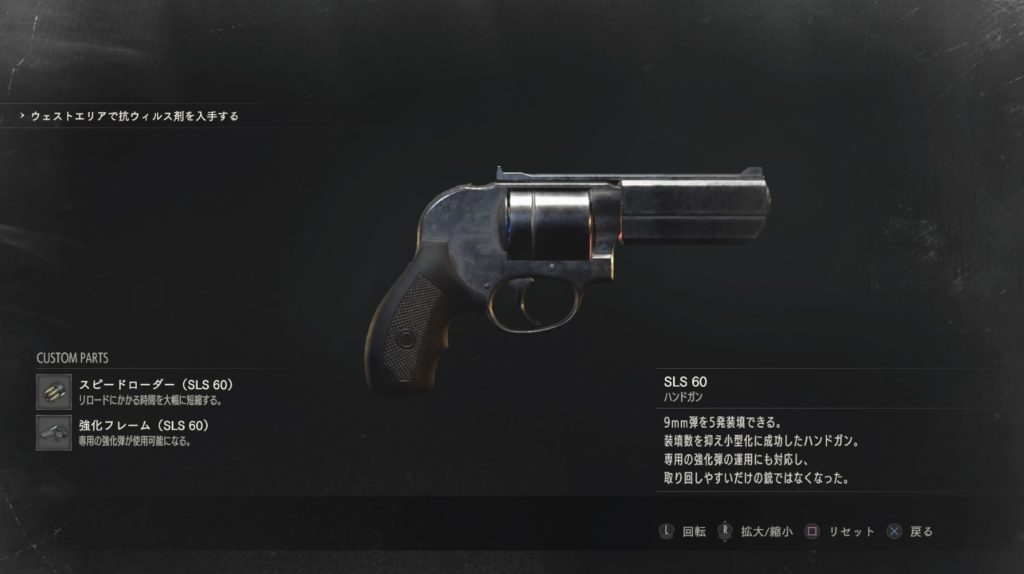Select the 強化フレーム (SLS 60) custom part
Screen dimensions: 1024x574
(x=143, y=426)
